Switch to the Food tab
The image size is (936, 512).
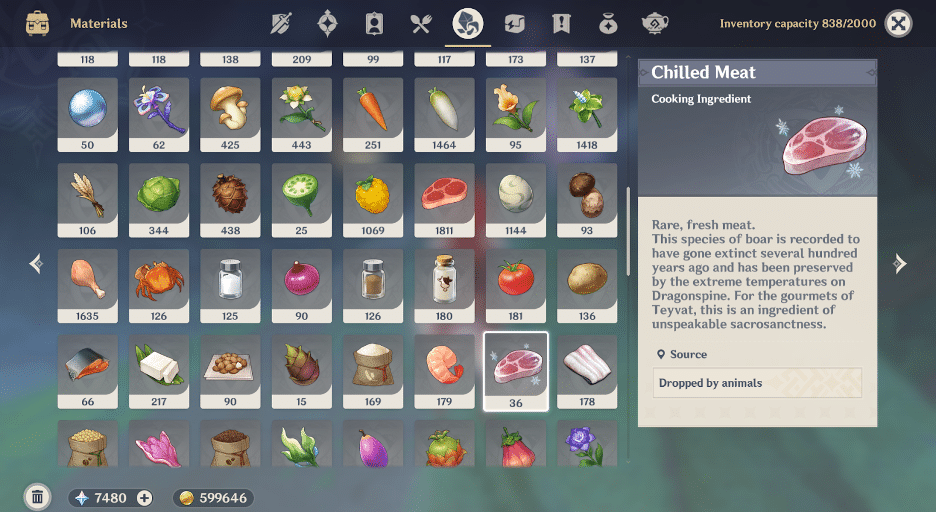(420, 23)
